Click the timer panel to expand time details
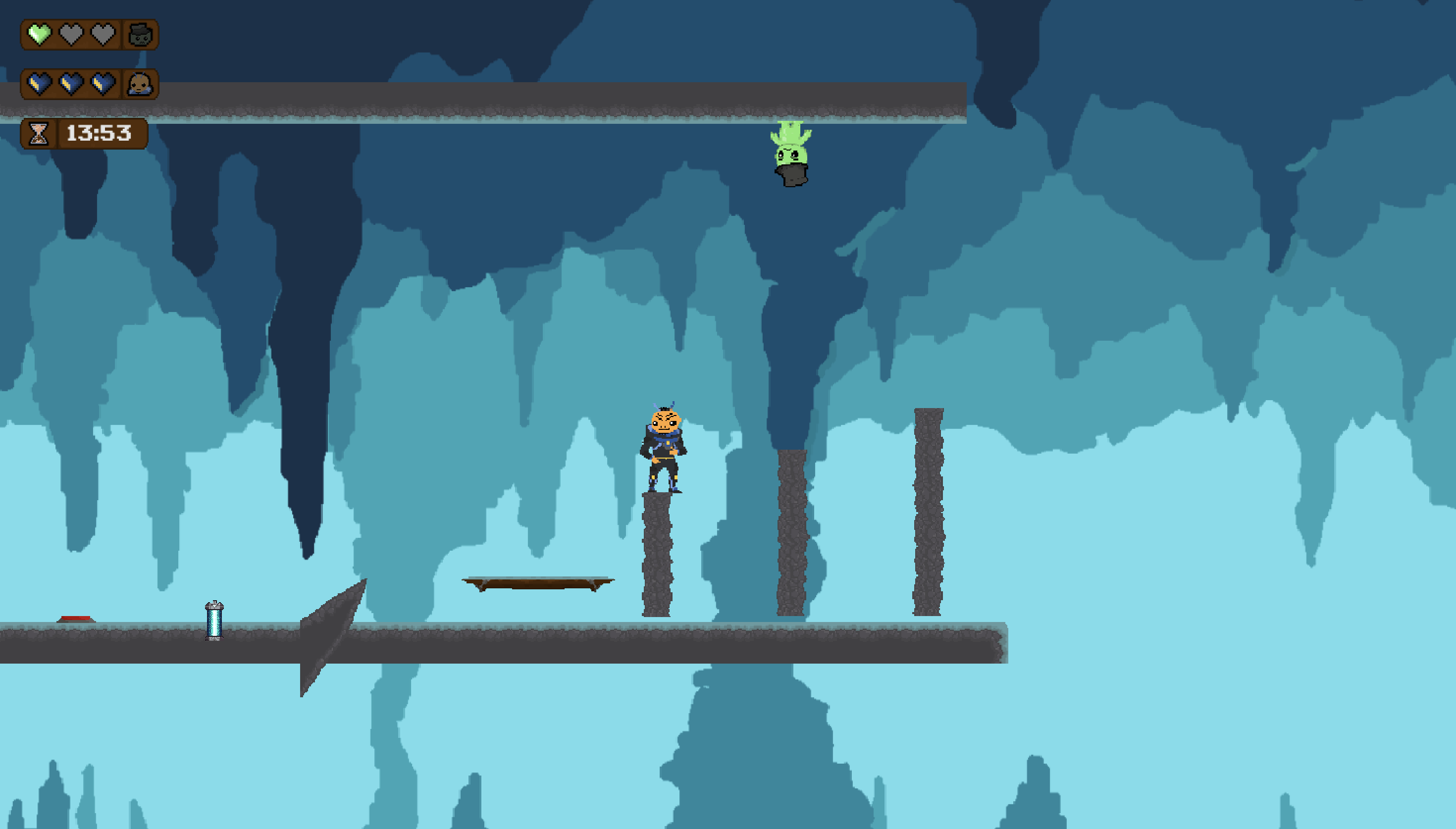Screen dimensions: 1456x829 tap(84, 134)
